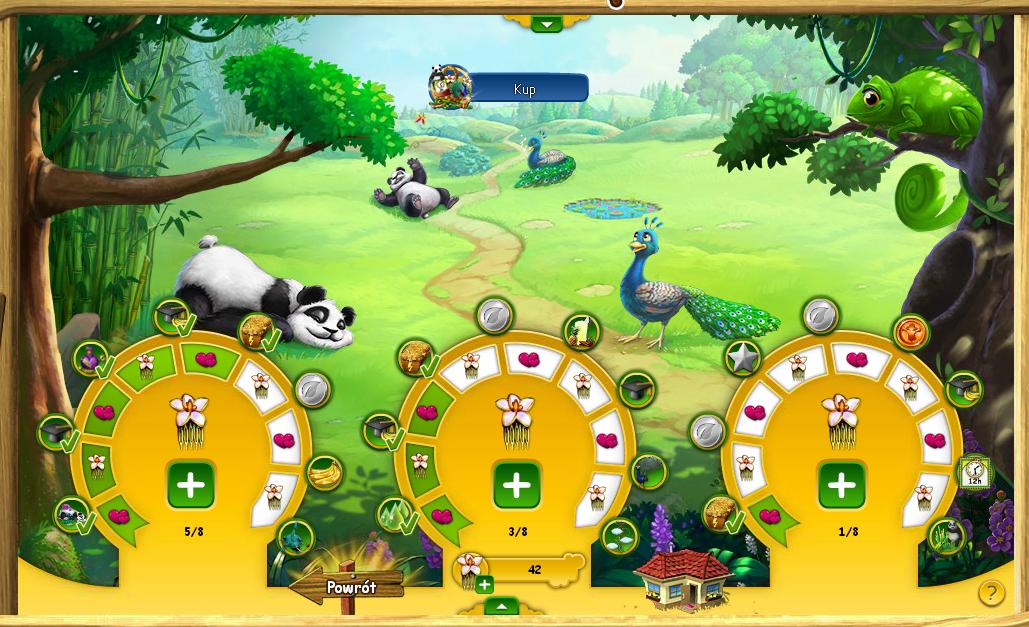Click the blue Kup button

pos(526,89)
